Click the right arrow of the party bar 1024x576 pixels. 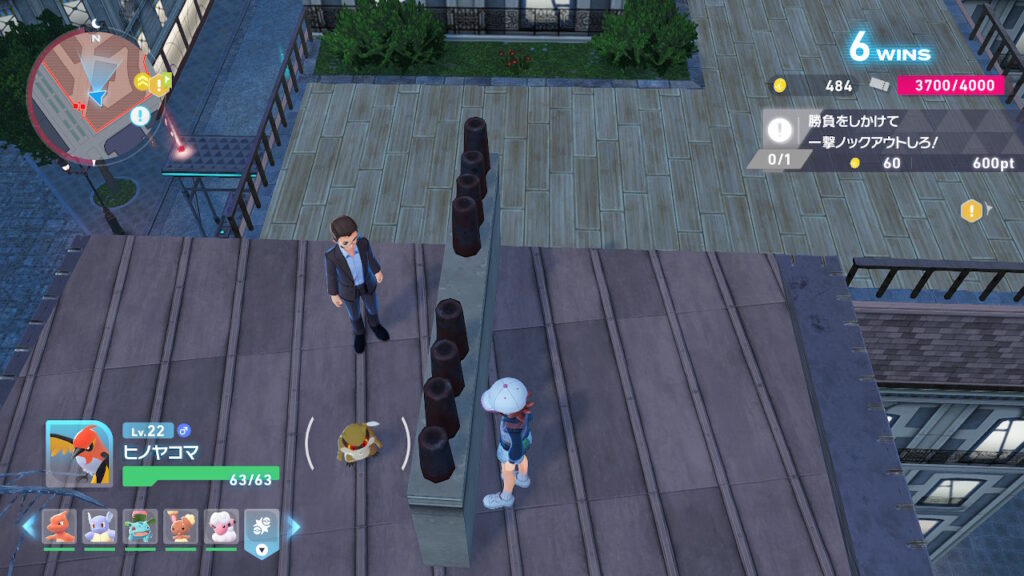(294, 526)
